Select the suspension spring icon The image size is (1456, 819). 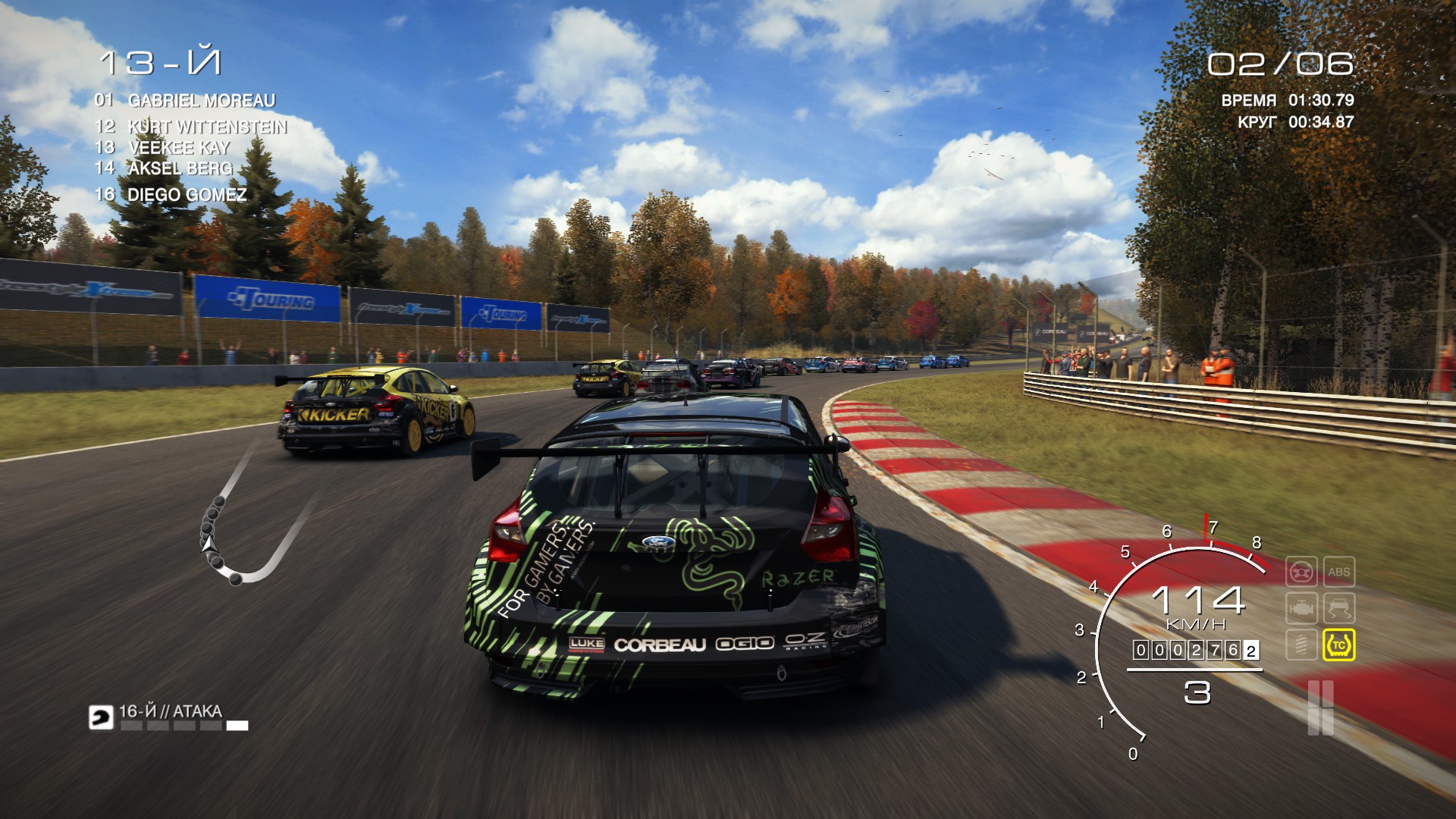tap(1301, 645)
